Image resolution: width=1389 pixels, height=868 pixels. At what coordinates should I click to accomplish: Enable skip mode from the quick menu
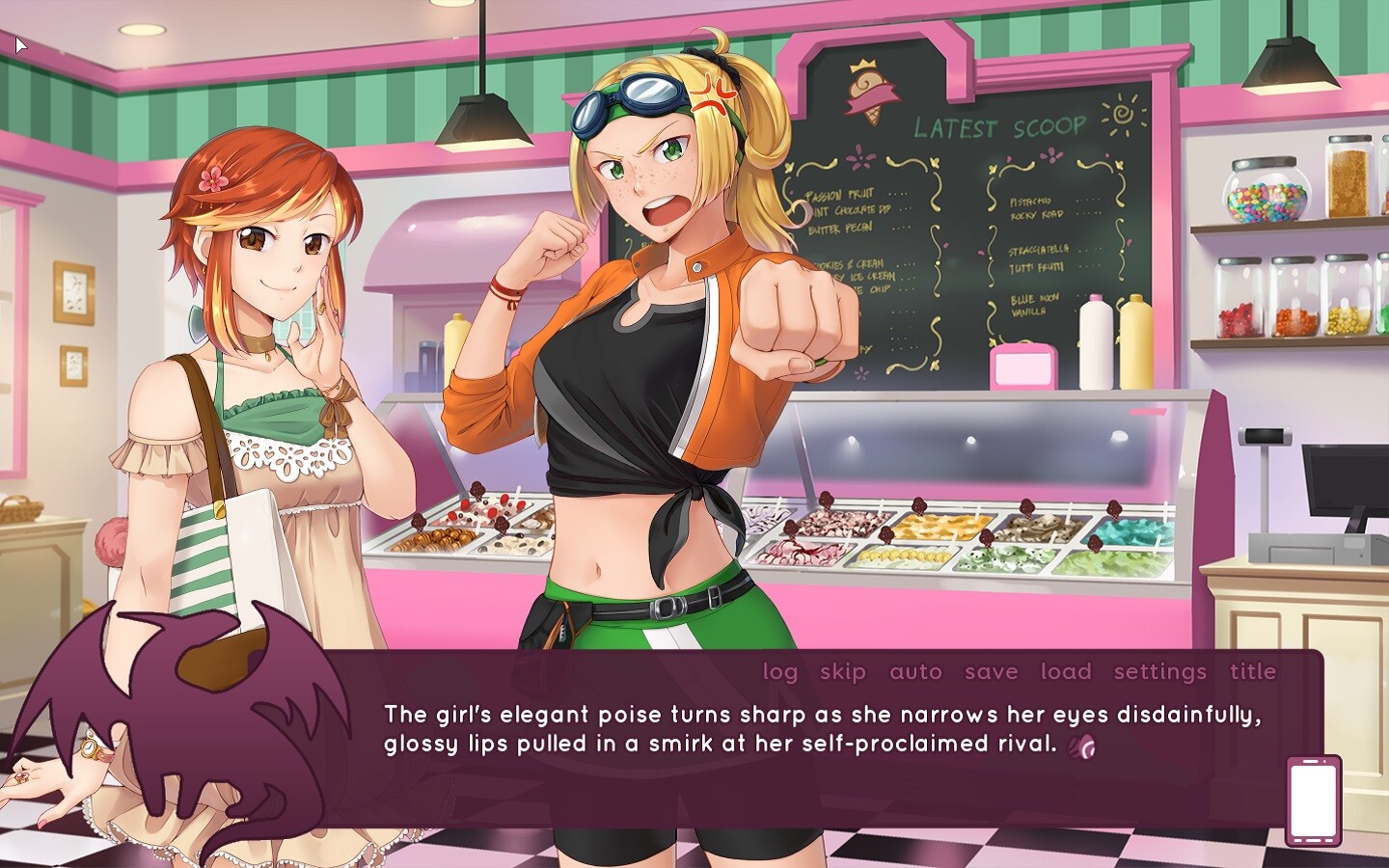[841, 671]
